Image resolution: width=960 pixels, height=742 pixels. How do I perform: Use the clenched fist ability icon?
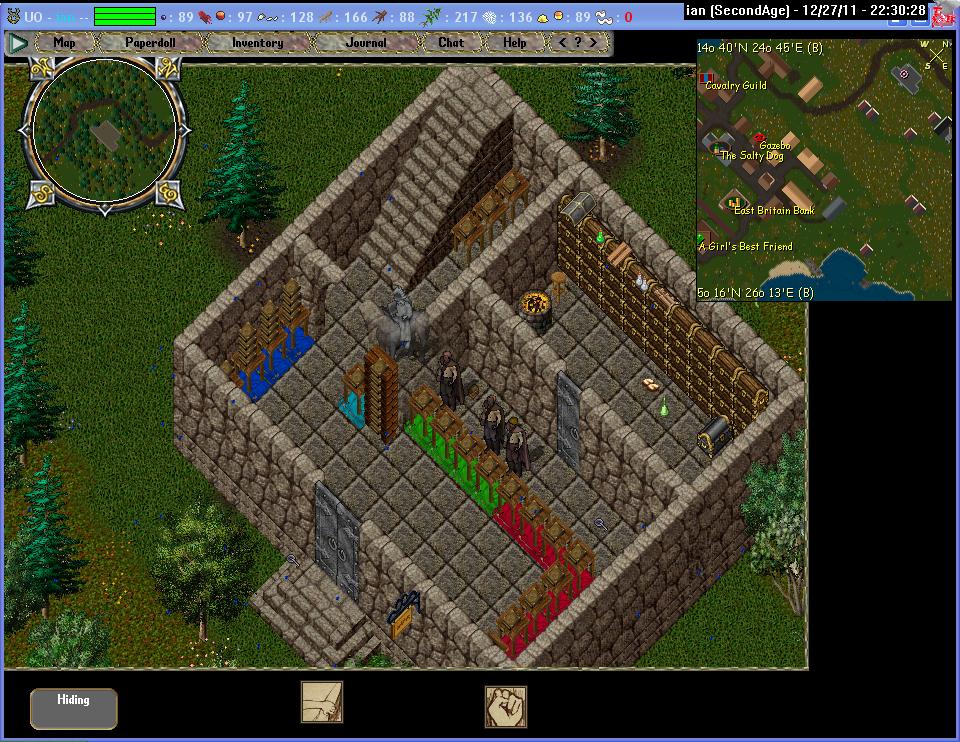point(506,706)
